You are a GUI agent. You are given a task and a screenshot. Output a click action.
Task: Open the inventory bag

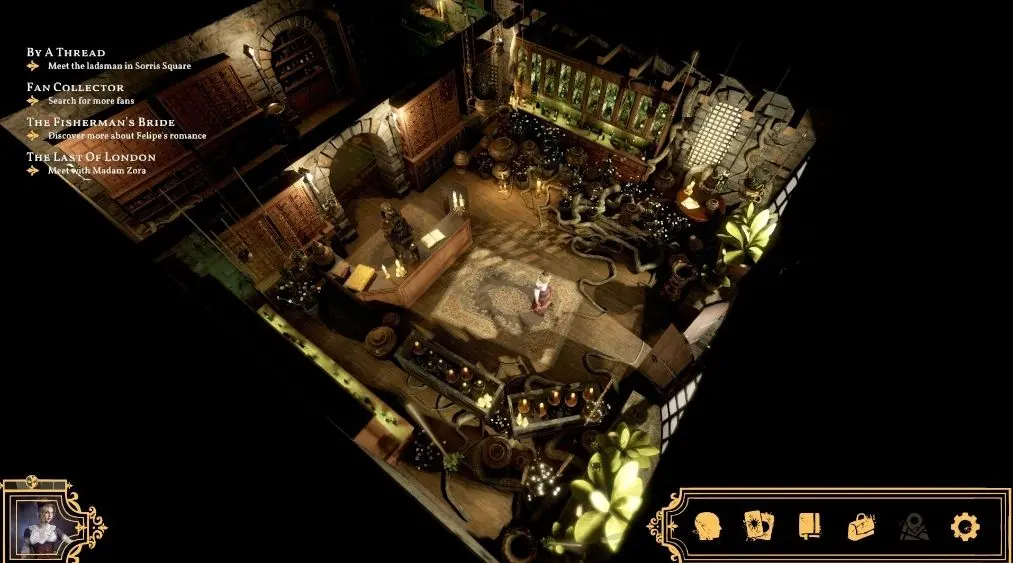pyautogui.click(x=861, y=526)
